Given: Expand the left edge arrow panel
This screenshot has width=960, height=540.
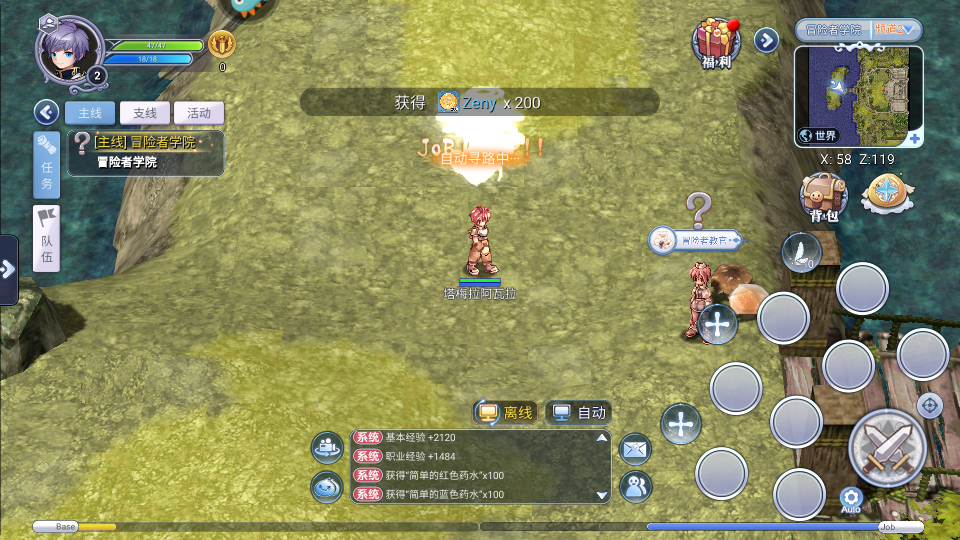Looking at the screenshot, I should coord(8,269).
